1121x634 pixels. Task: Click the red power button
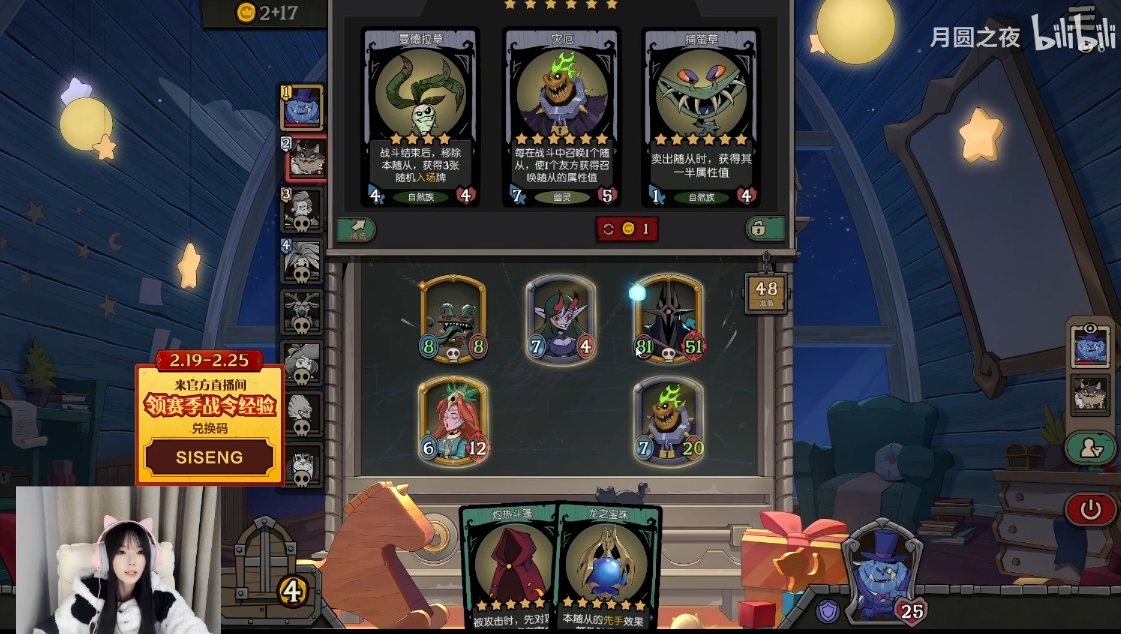(1090, 510)
